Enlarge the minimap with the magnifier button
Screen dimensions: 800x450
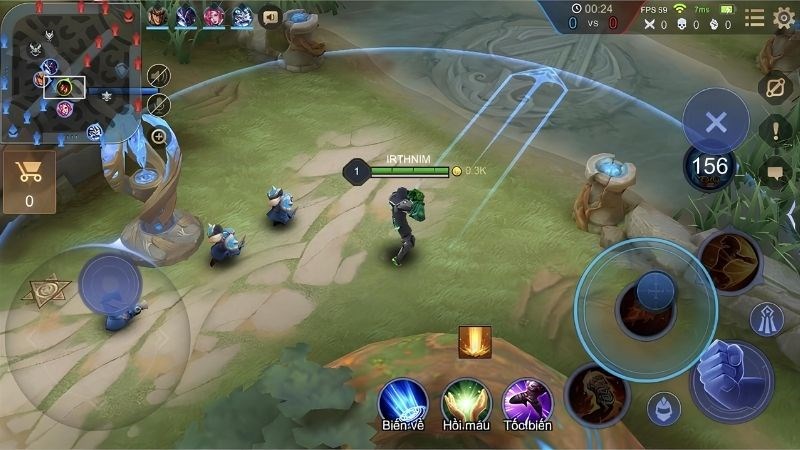[159, 136]
